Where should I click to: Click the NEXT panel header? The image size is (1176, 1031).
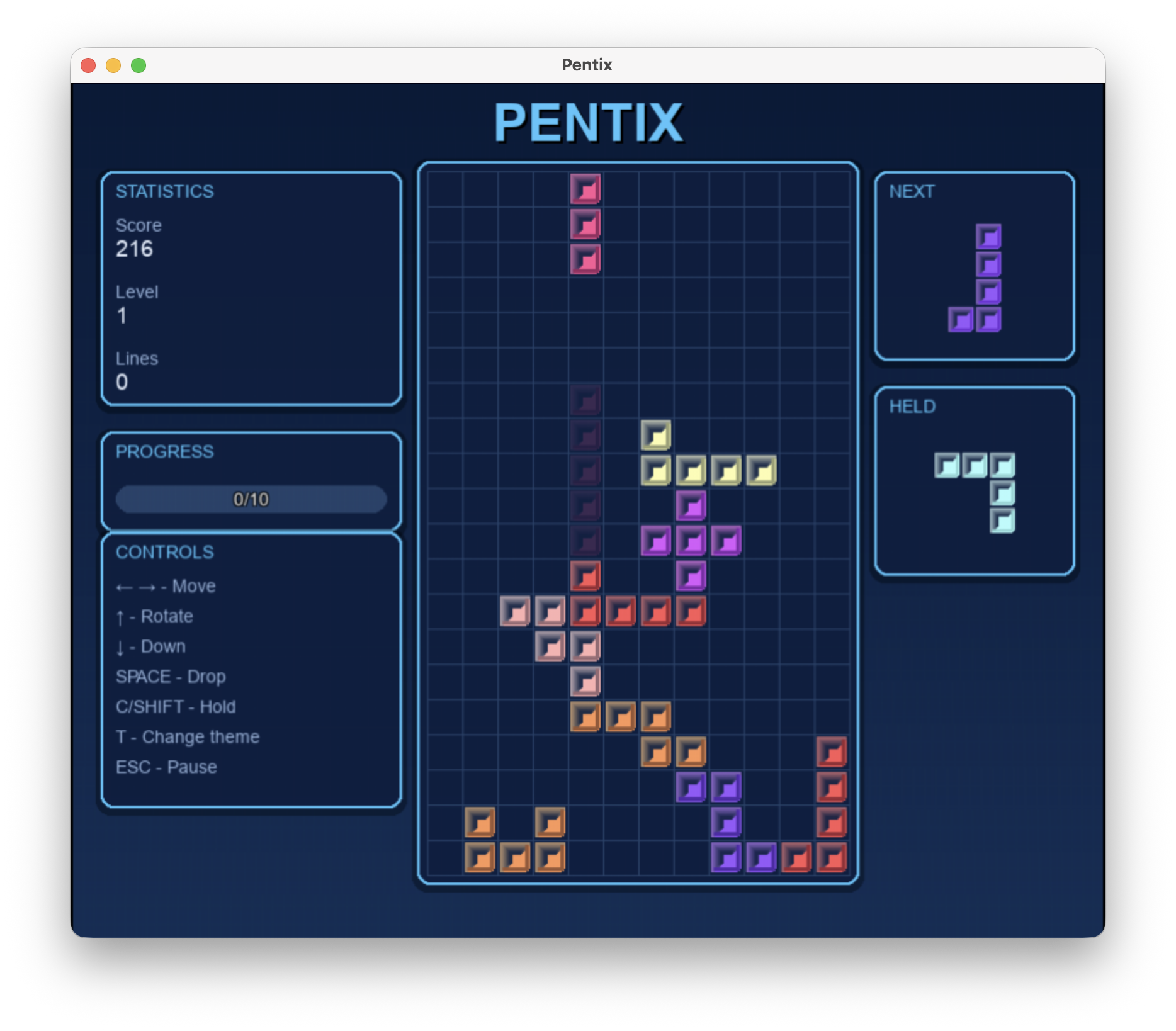[x=911, y=192]
